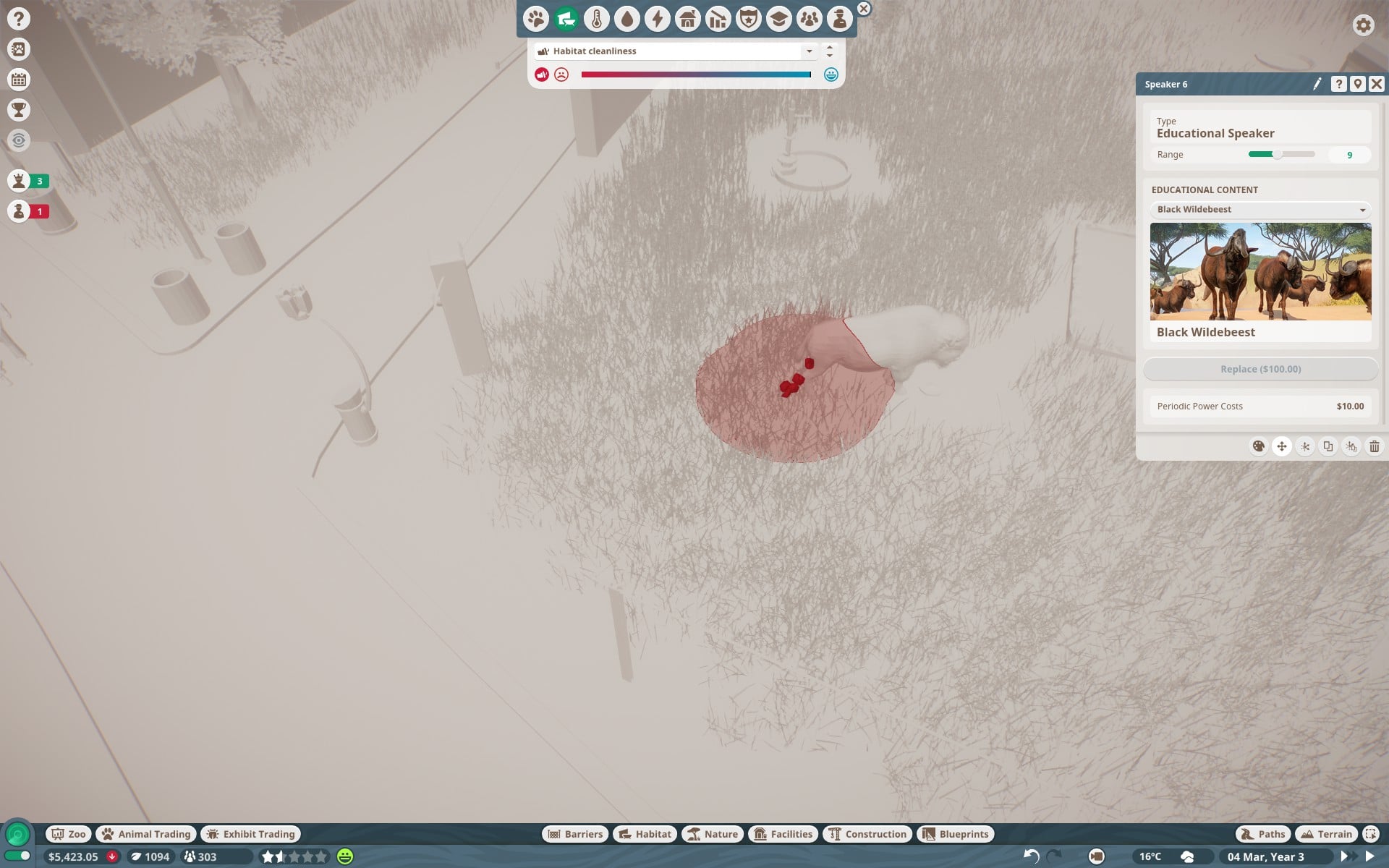
Task: Open the settings gear menu
Action: [x=1363, y=25]
